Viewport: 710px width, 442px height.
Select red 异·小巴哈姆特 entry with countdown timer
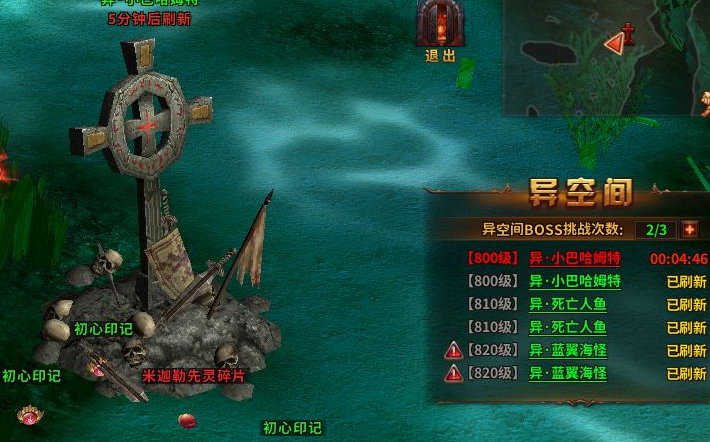coord(574,258)
